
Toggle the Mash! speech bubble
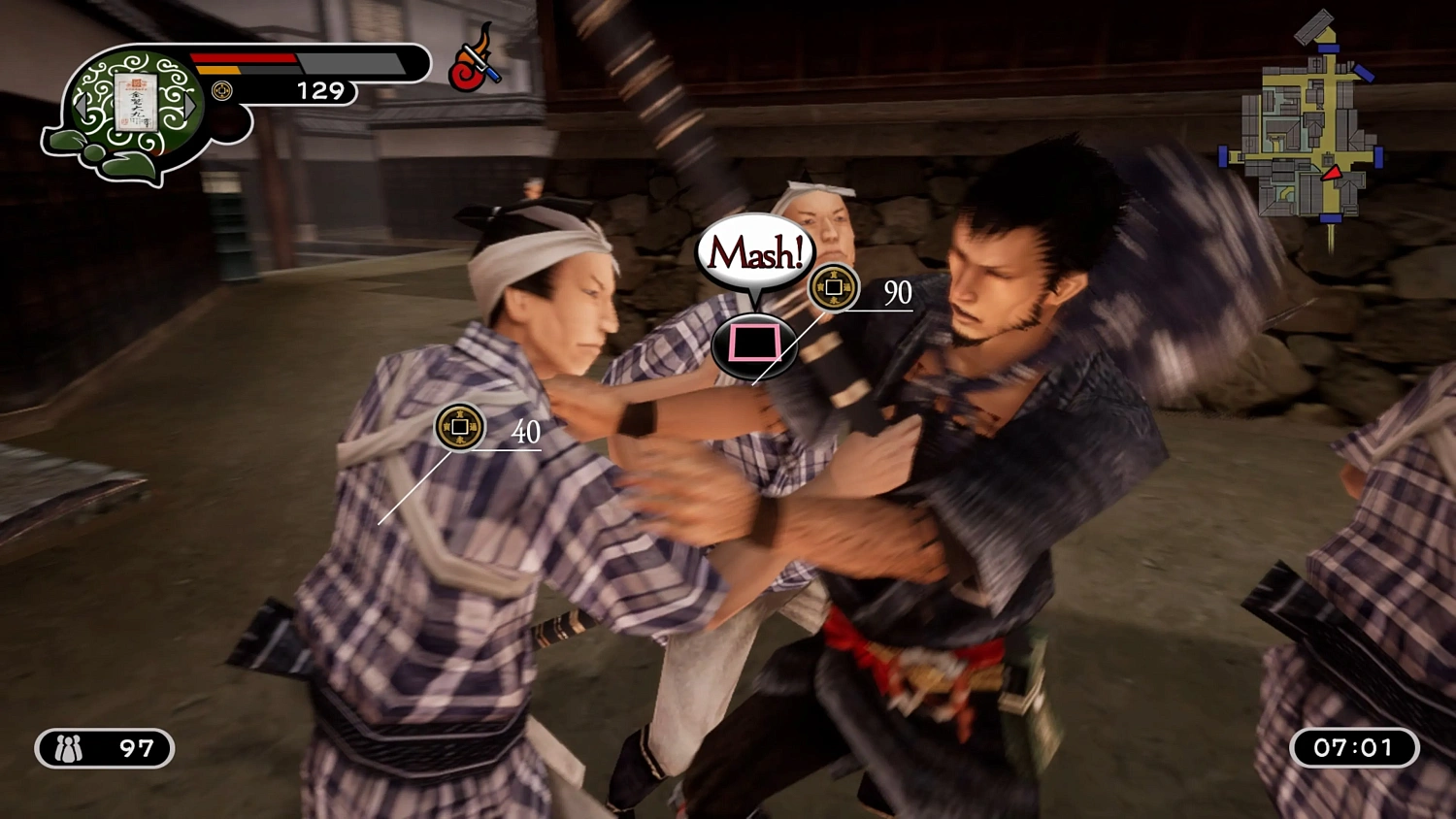point(755,250)
